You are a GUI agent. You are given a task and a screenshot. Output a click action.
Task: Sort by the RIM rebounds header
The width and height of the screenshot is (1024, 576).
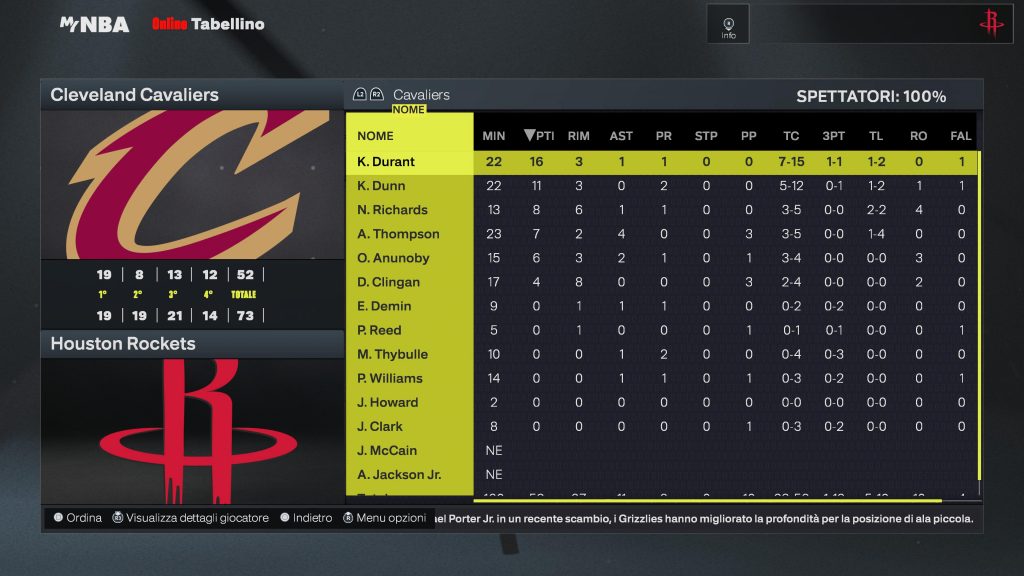[x=578, y=136]
